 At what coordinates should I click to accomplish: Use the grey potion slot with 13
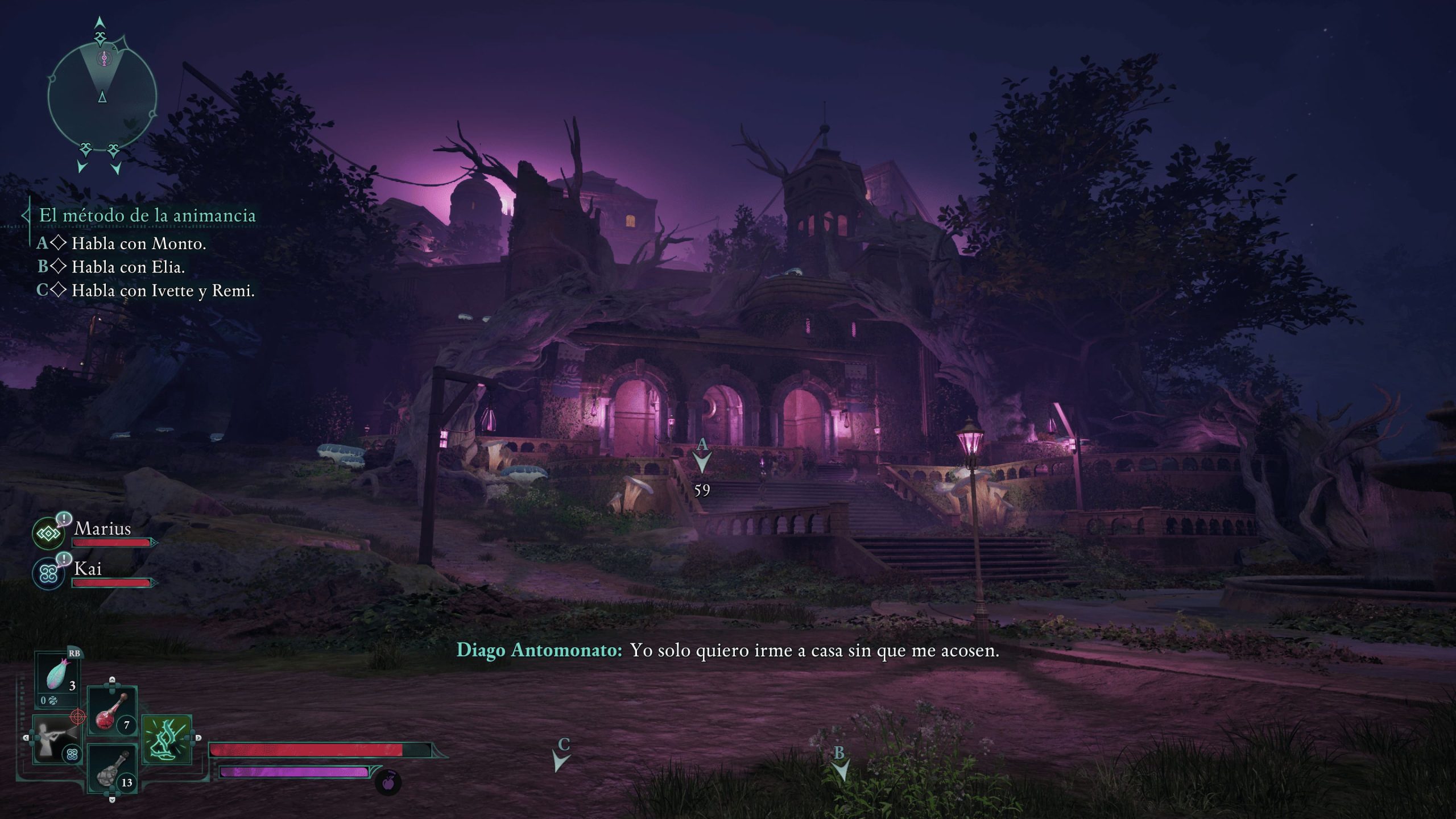click(x=111, y=770)
